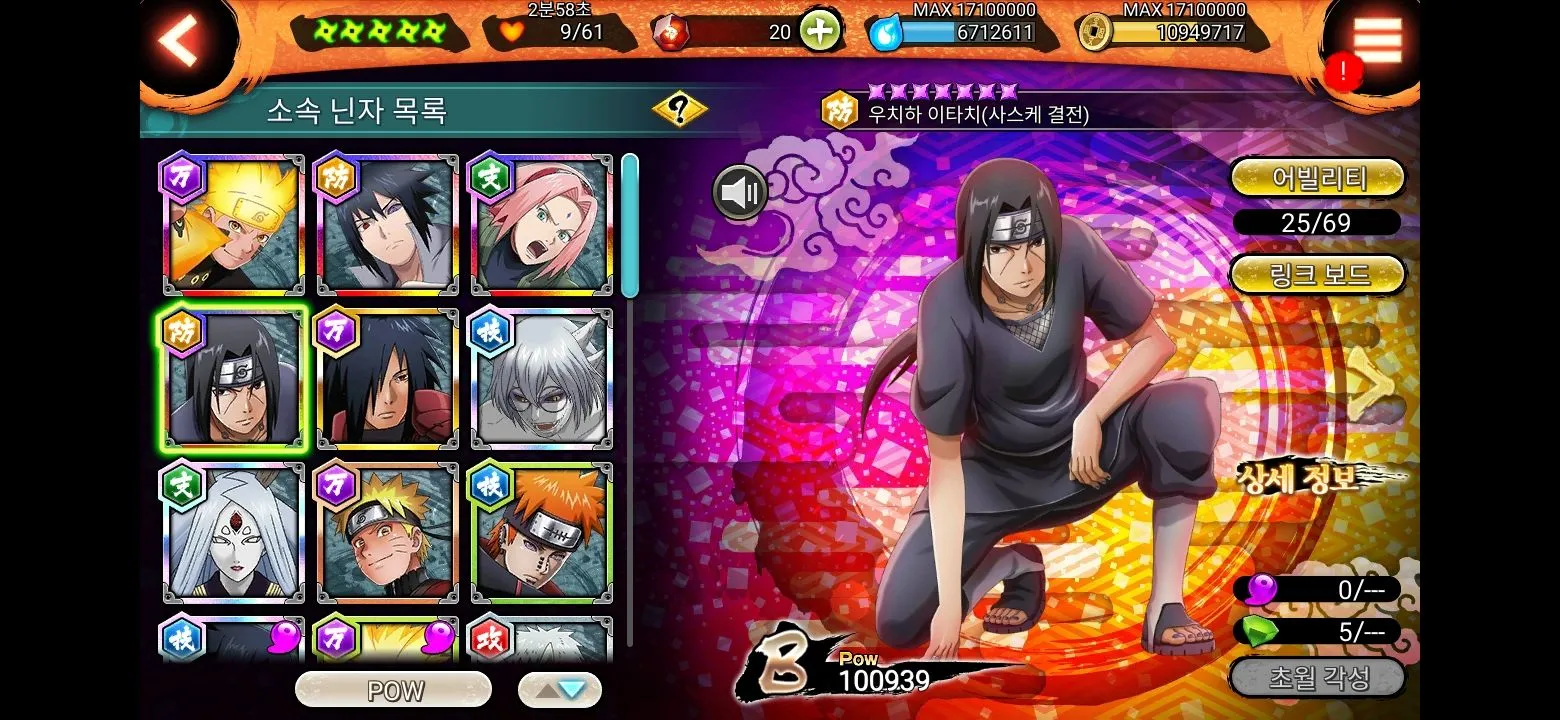This screenshot has height=720, width=1560.
Task: Go back with the arrow button
Action: tap(180, 41)
